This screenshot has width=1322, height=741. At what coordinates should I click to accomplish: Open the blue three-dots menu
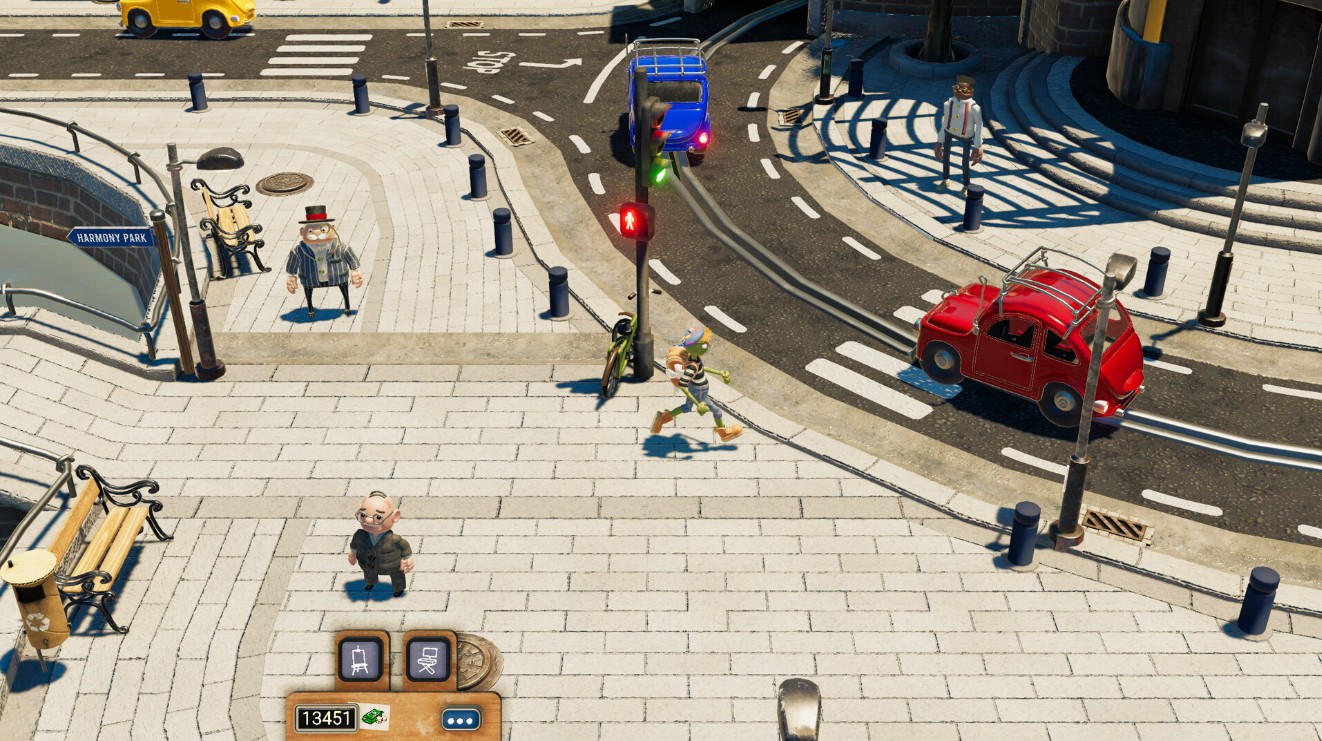tap(461, 719)
